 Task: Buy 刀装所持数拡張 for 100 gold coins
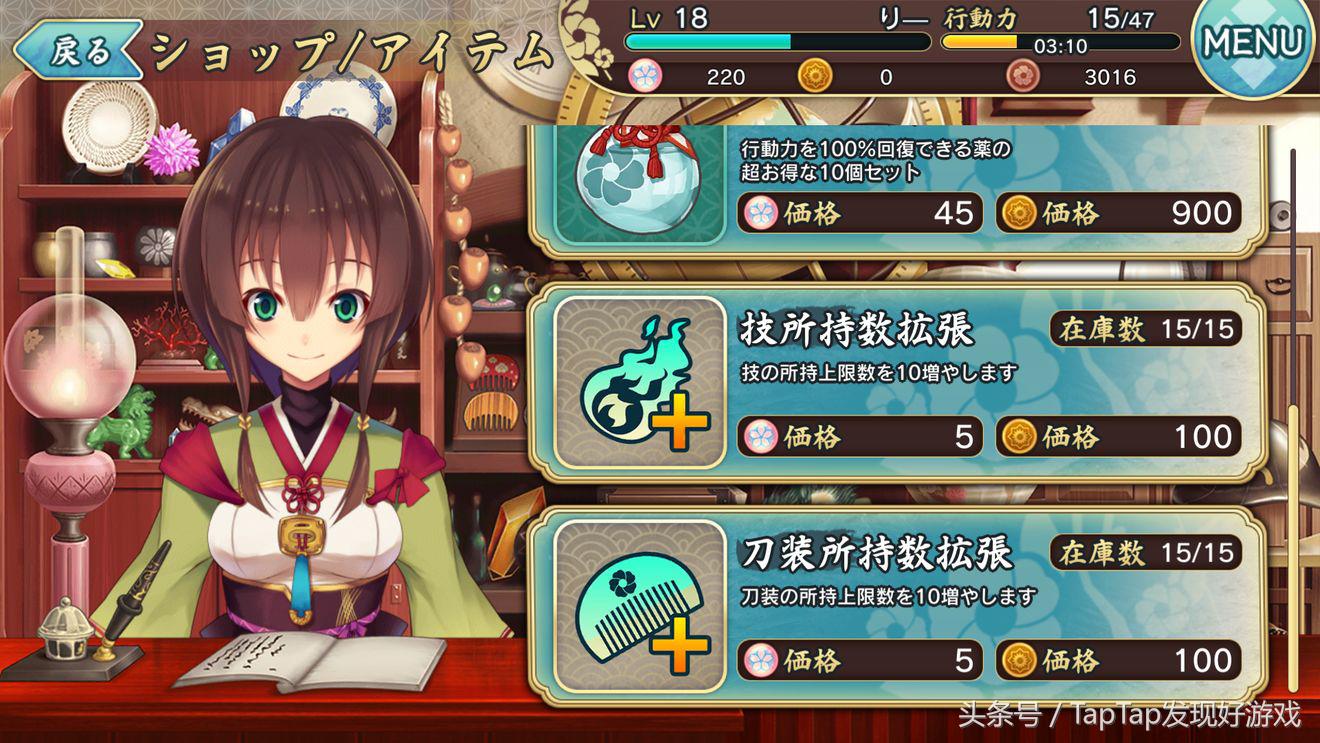coord(1119,660)
